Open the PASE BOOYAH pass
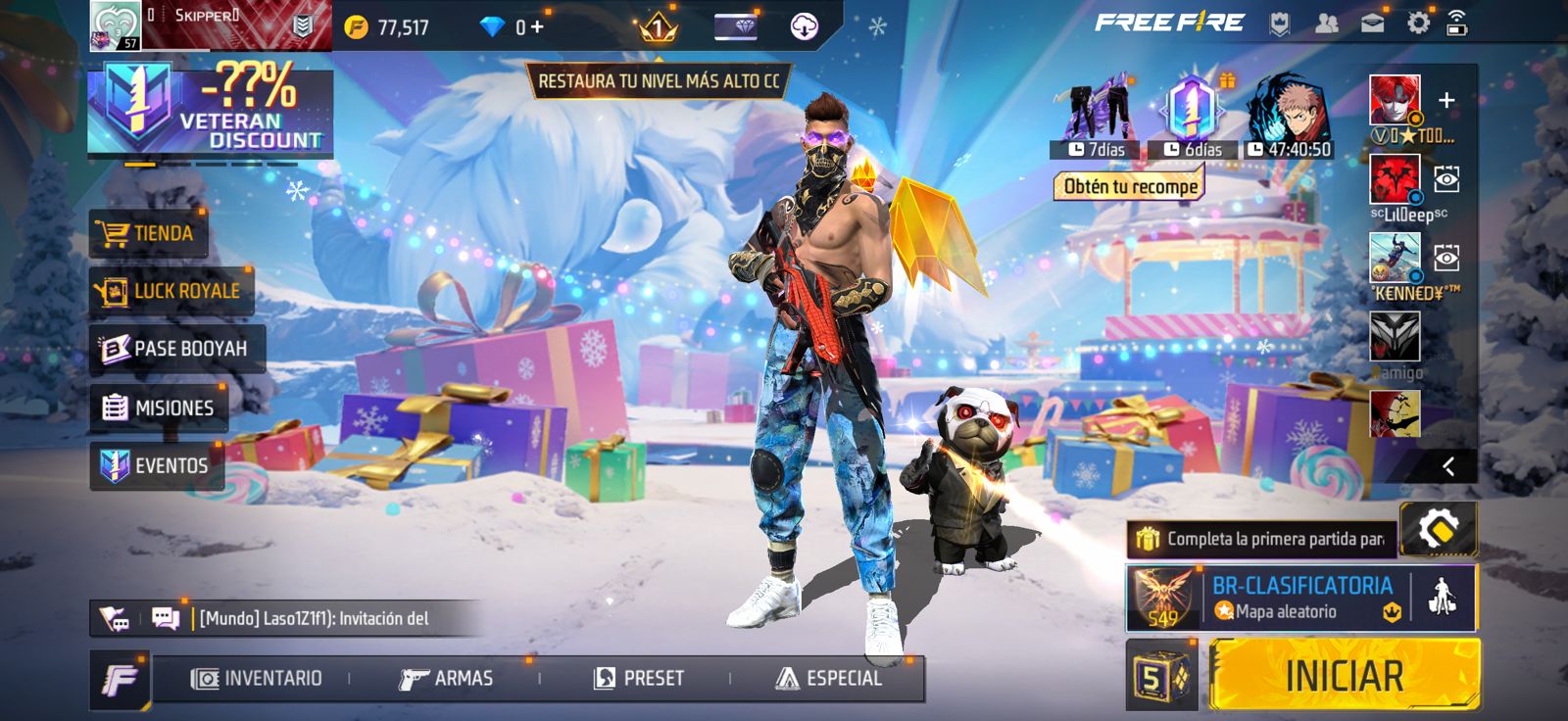The width and height of the screenshot is (1568, 721). tap(176, 349)
